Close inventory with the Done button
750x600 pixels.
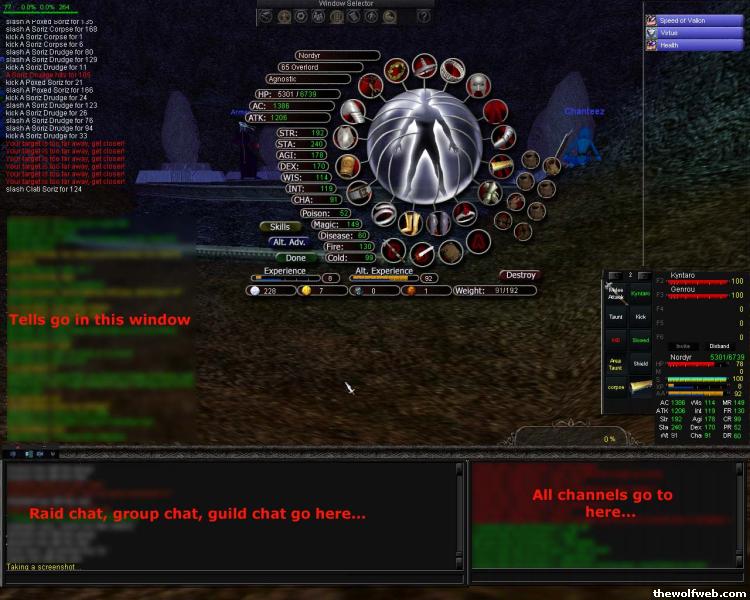pos(295,258)
